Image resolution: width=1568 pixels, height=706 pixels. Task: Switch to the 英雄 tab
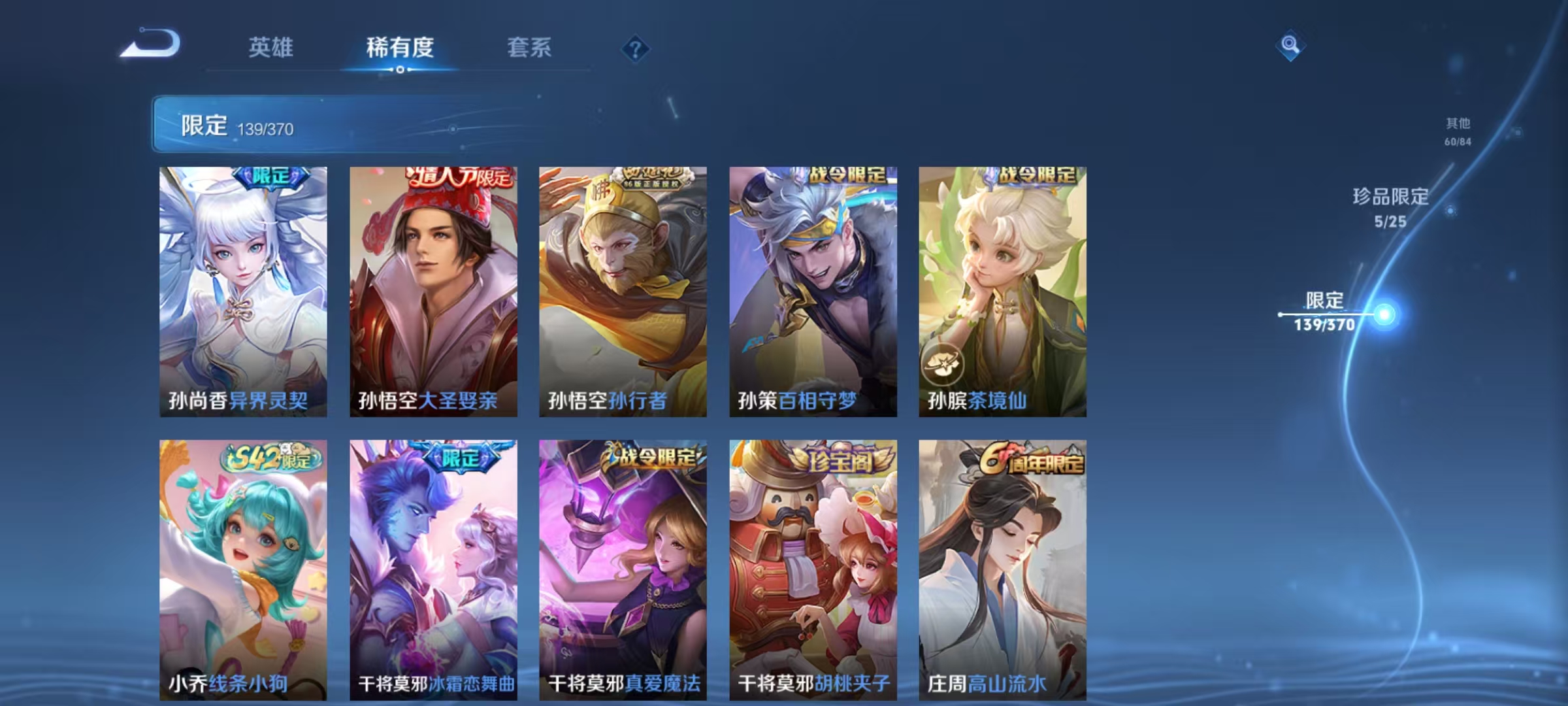coord(272,48)
